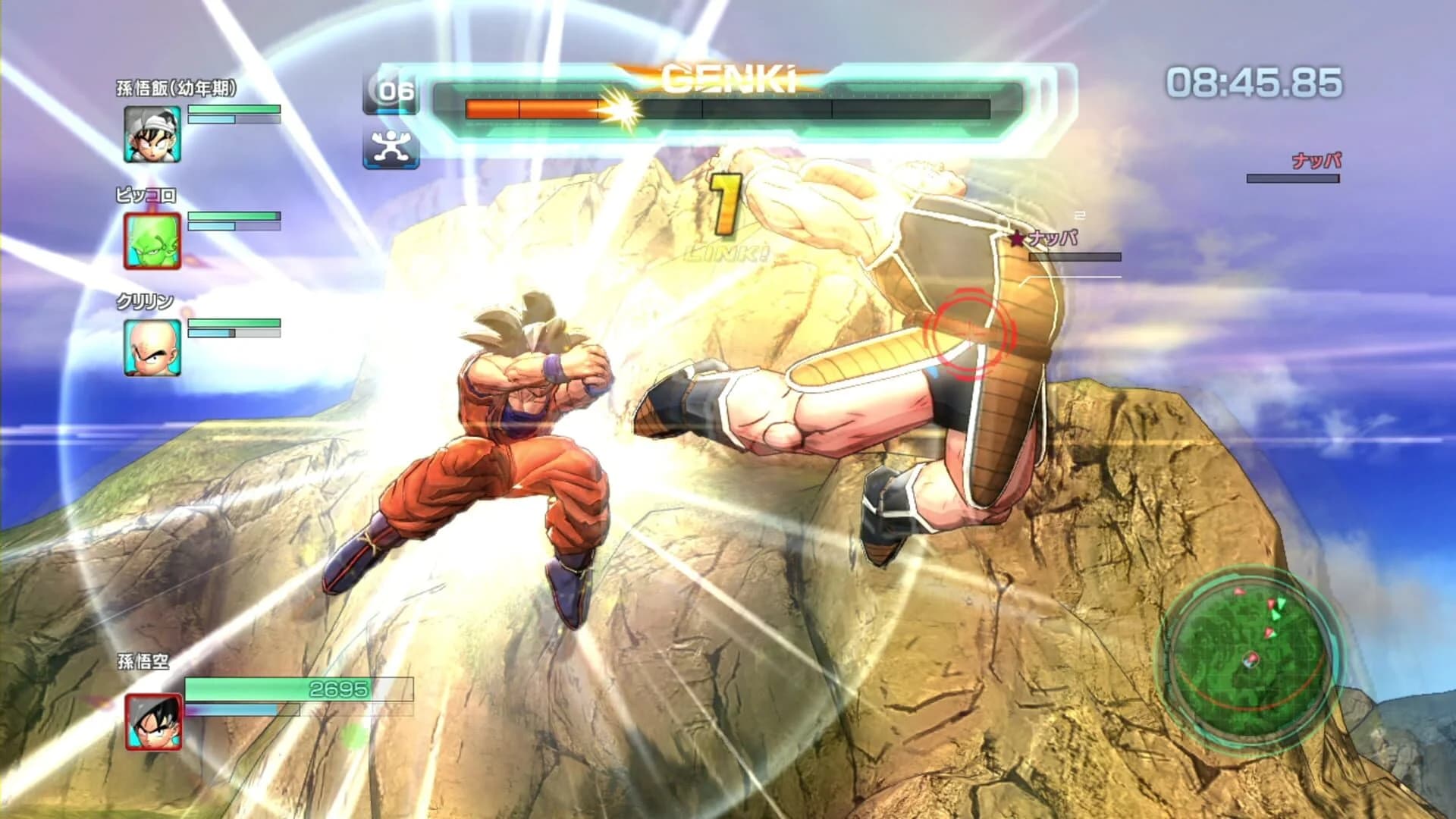Click the orange GENKI progress bar
The image size is (1456, 819).
pyautogui.click(x=531, y=106)
